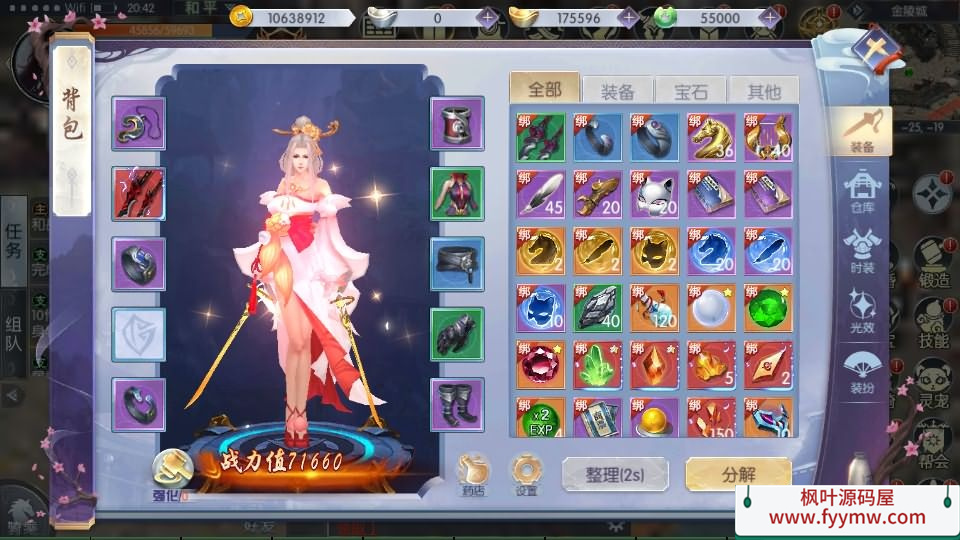
Task: Select the 全部 inventory tab
Action: click(545, 90)
